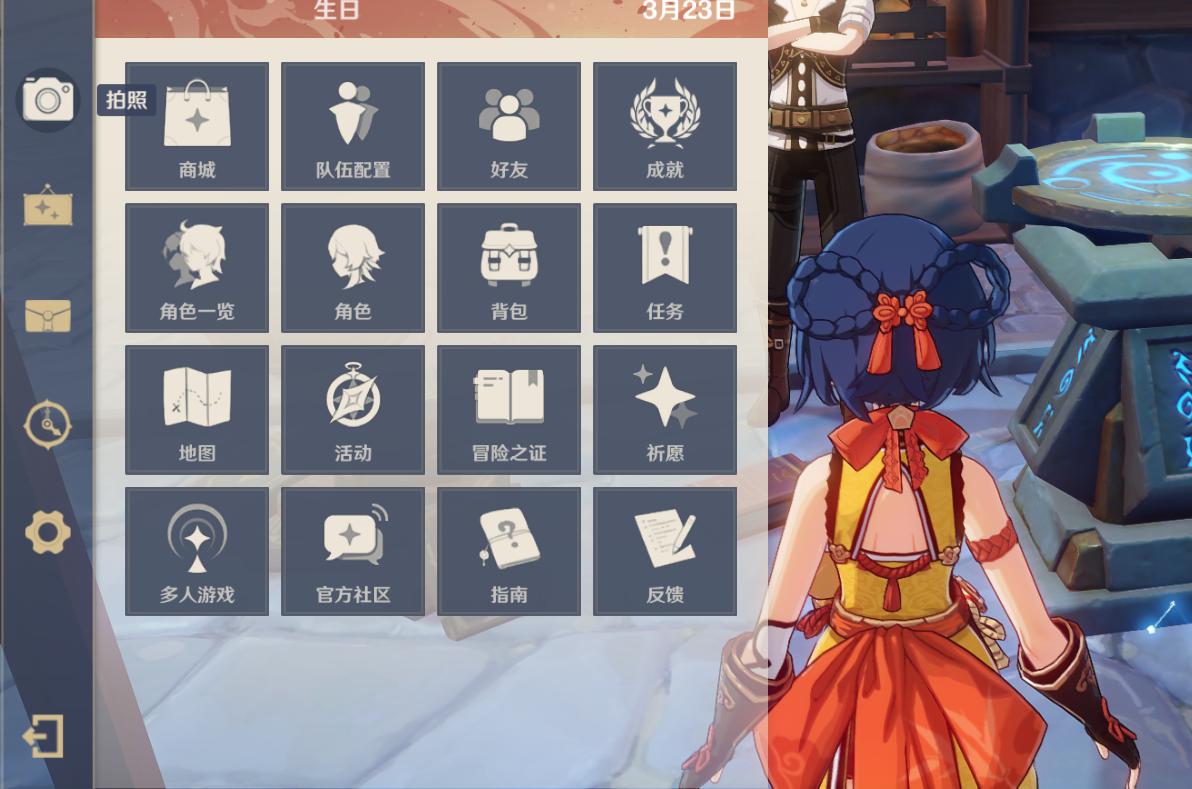
Task: Click the exit door logout icon
Action: [45, 737]
